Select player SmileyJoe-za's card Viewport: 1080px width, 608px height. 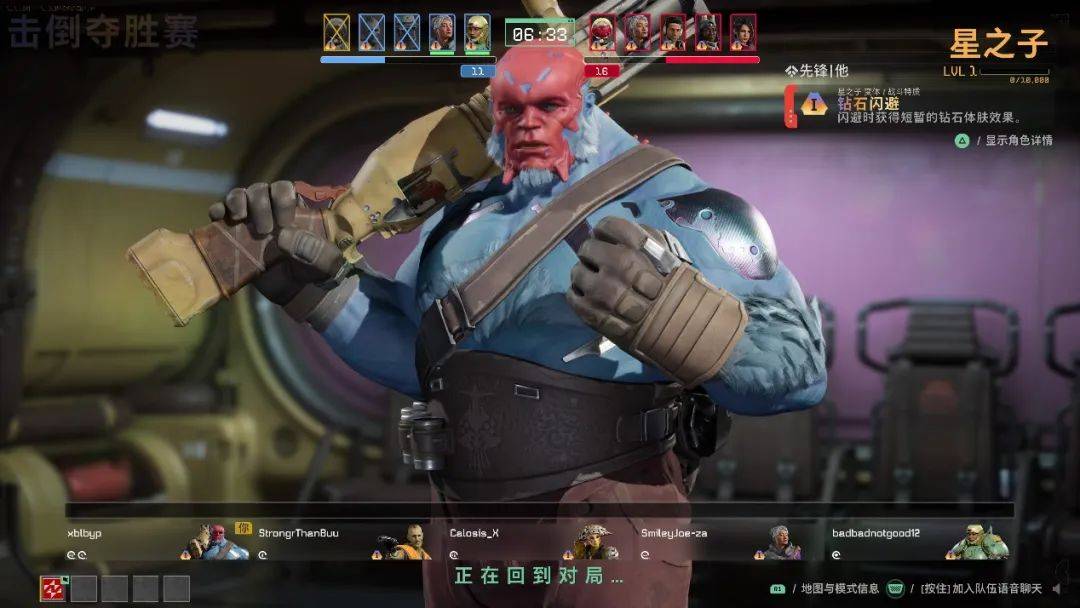point(722,541)
